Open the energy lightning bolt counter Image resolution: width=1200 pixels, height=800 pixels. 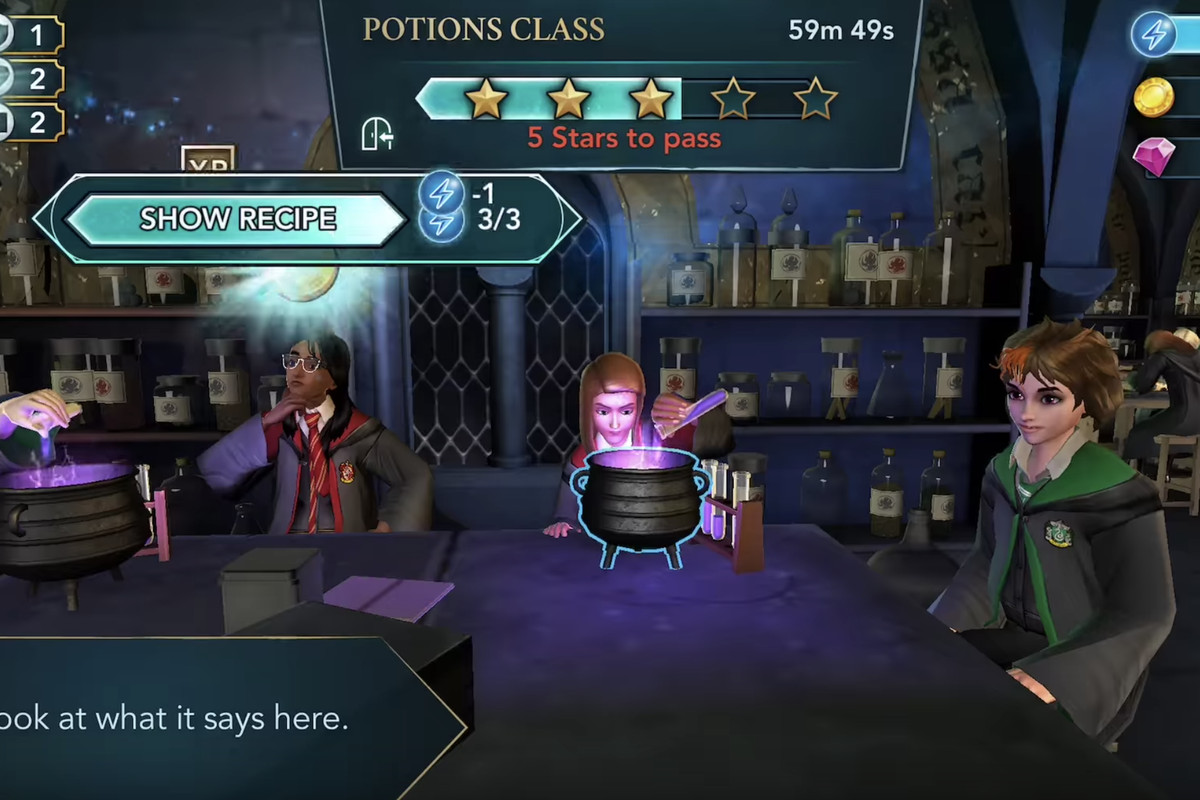(x=1154, y=35)
